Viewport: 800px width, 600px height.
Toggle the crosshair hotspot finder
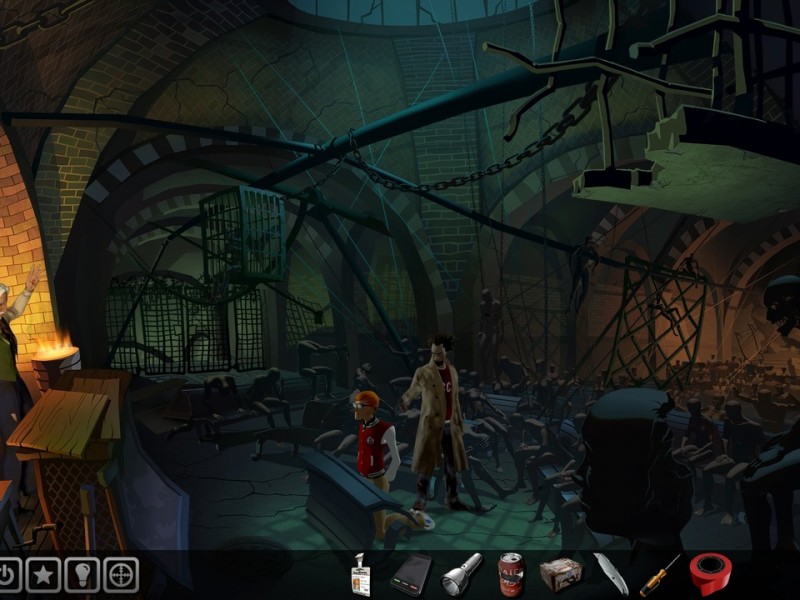click(x=121, y=574)
